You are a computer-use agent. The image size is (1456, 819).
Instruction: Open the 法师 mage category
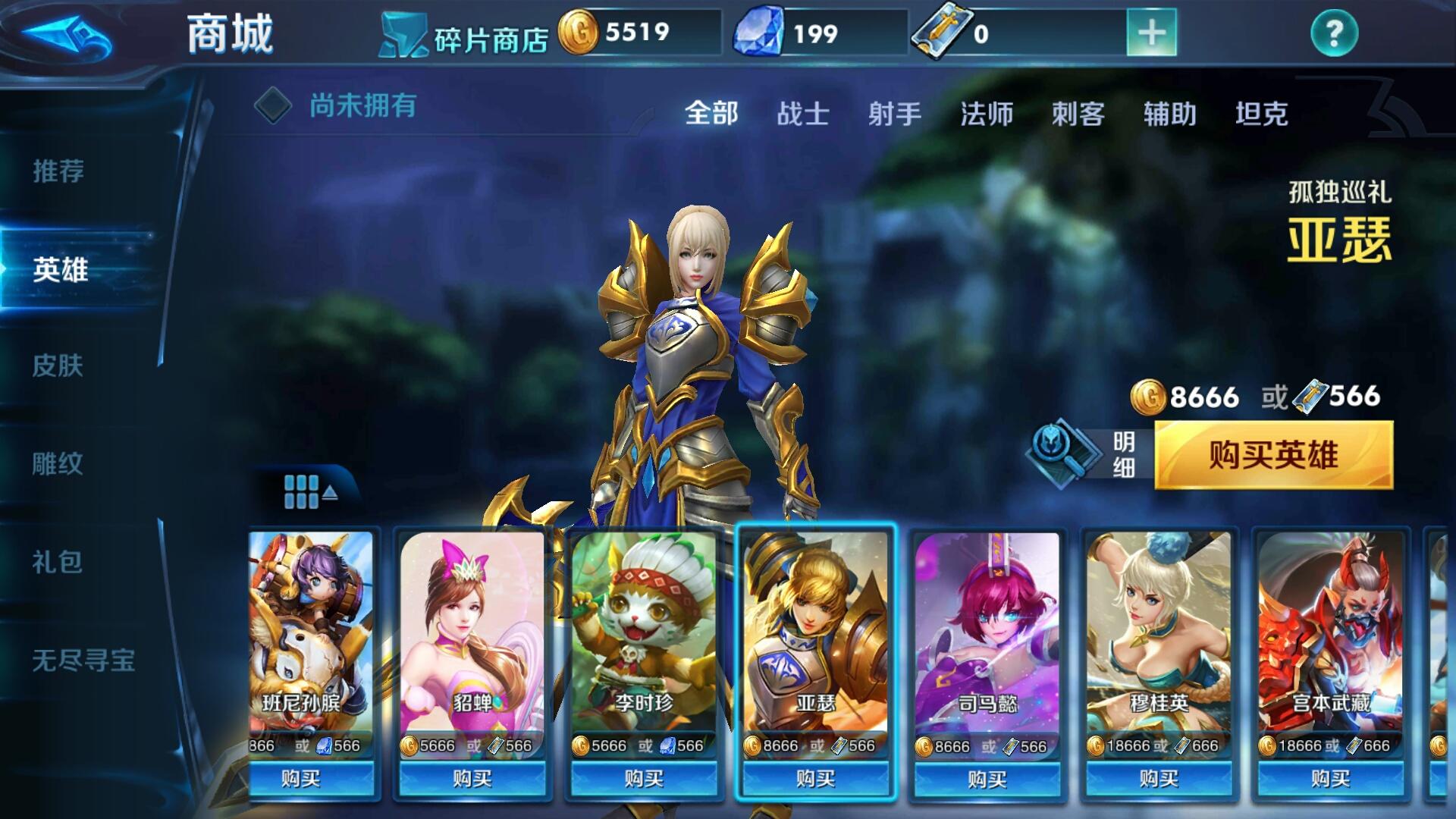984,114
